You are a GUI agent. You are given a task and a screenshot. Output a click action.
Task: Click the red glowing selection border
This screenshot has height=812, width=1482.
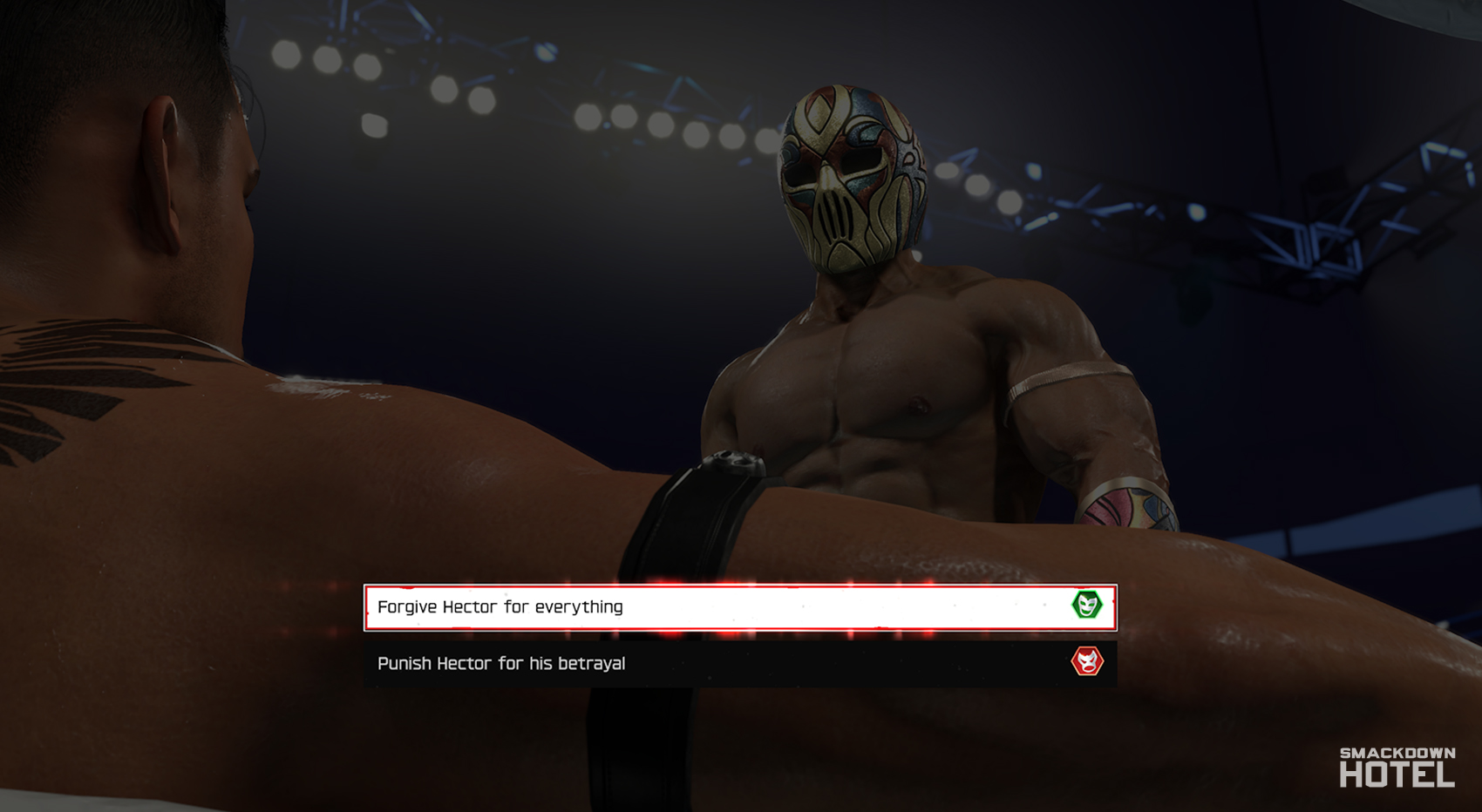point(739,585)
